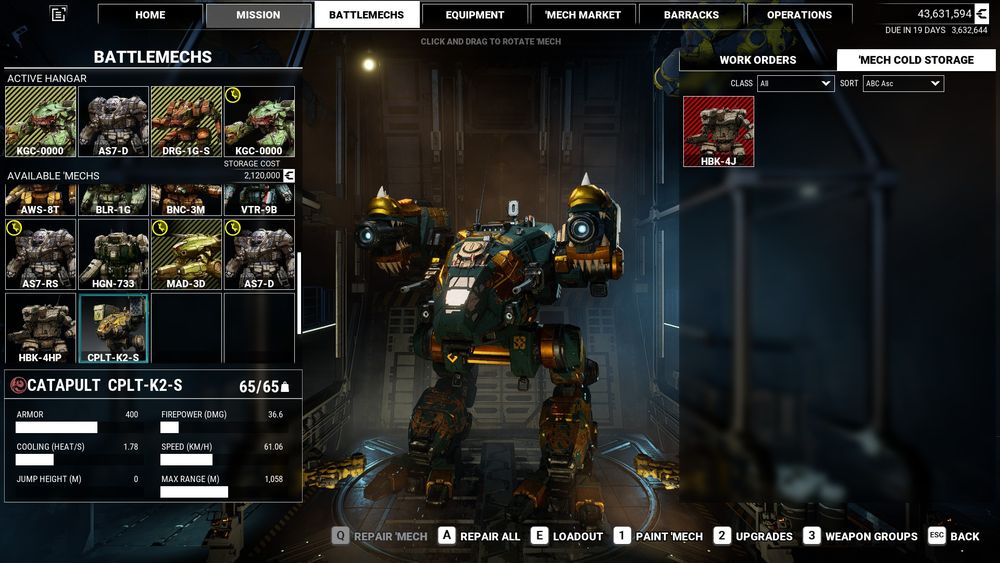Switch to the Mission tab
1000x563 pixels.
click(x=258, y=15)
